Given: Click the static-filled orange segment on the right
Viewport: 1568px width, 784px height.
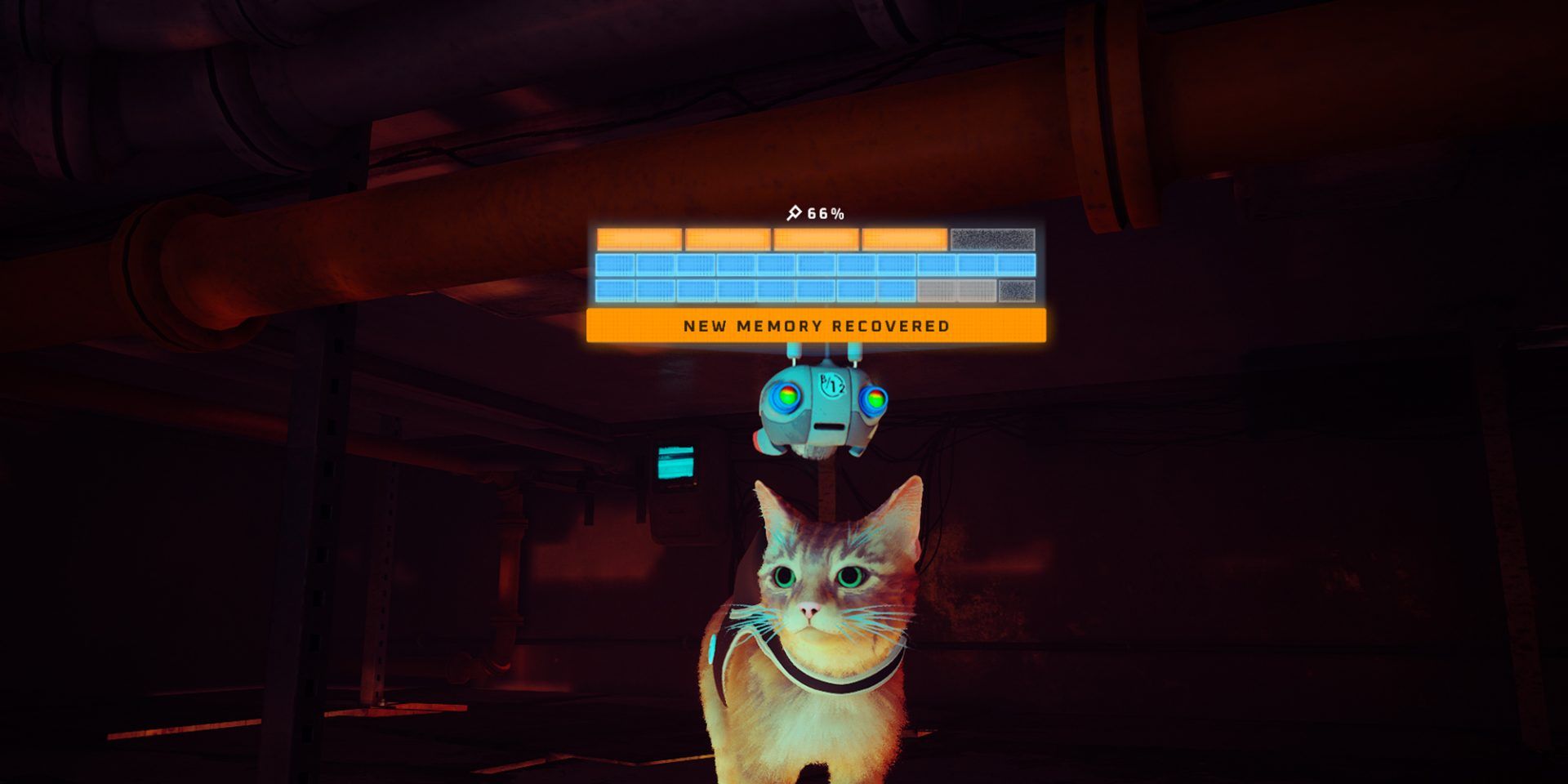Looking at the screenshot, I should pos(995,238).
